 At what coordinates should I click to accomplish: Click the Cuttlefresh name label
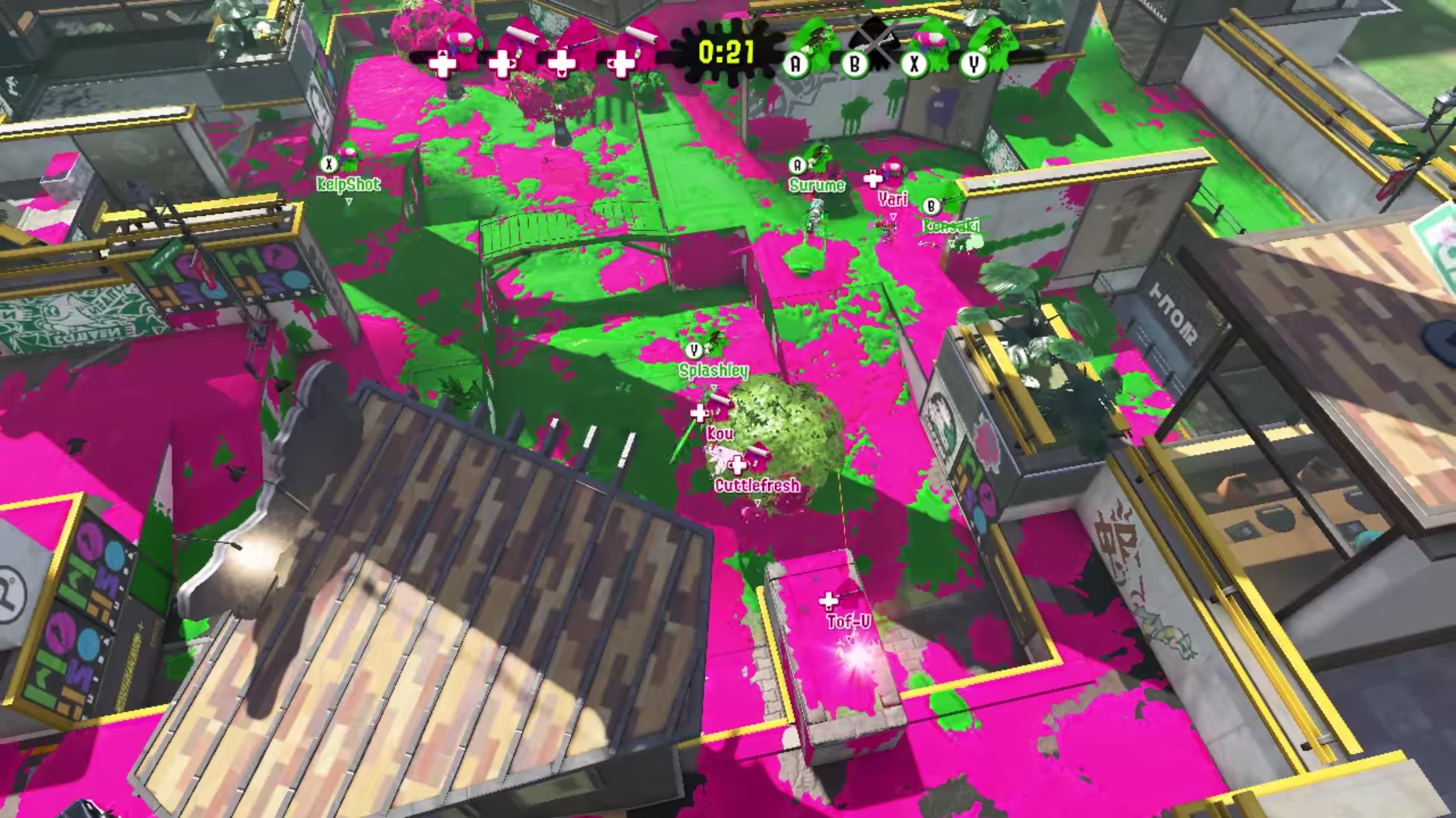756,484
